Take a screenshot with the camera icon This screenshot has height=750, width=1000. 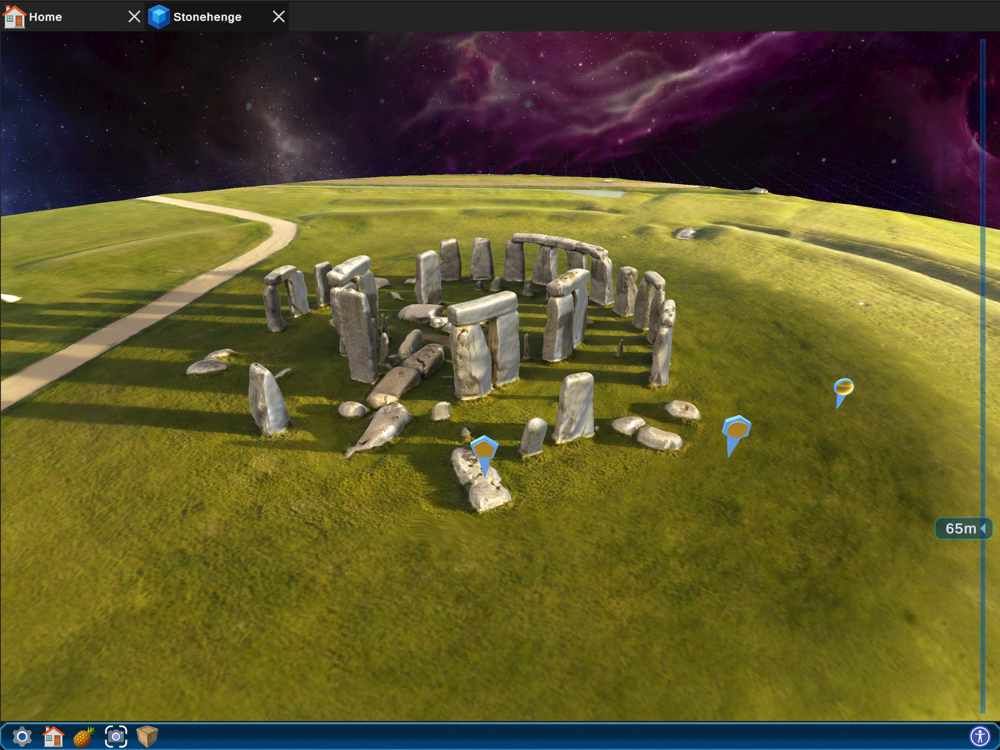coord(116,737)
